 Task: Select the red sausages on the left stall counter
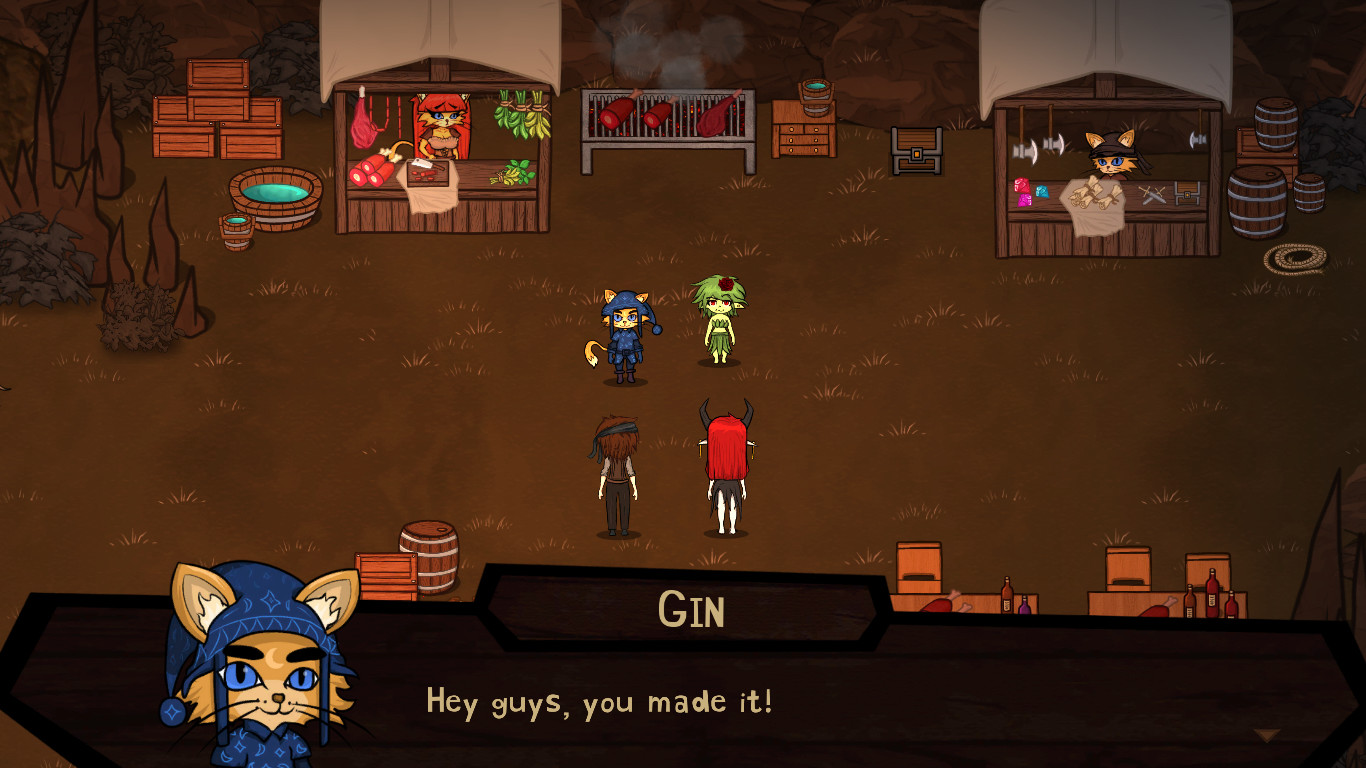pyautogui.click(x=370, y=170)
